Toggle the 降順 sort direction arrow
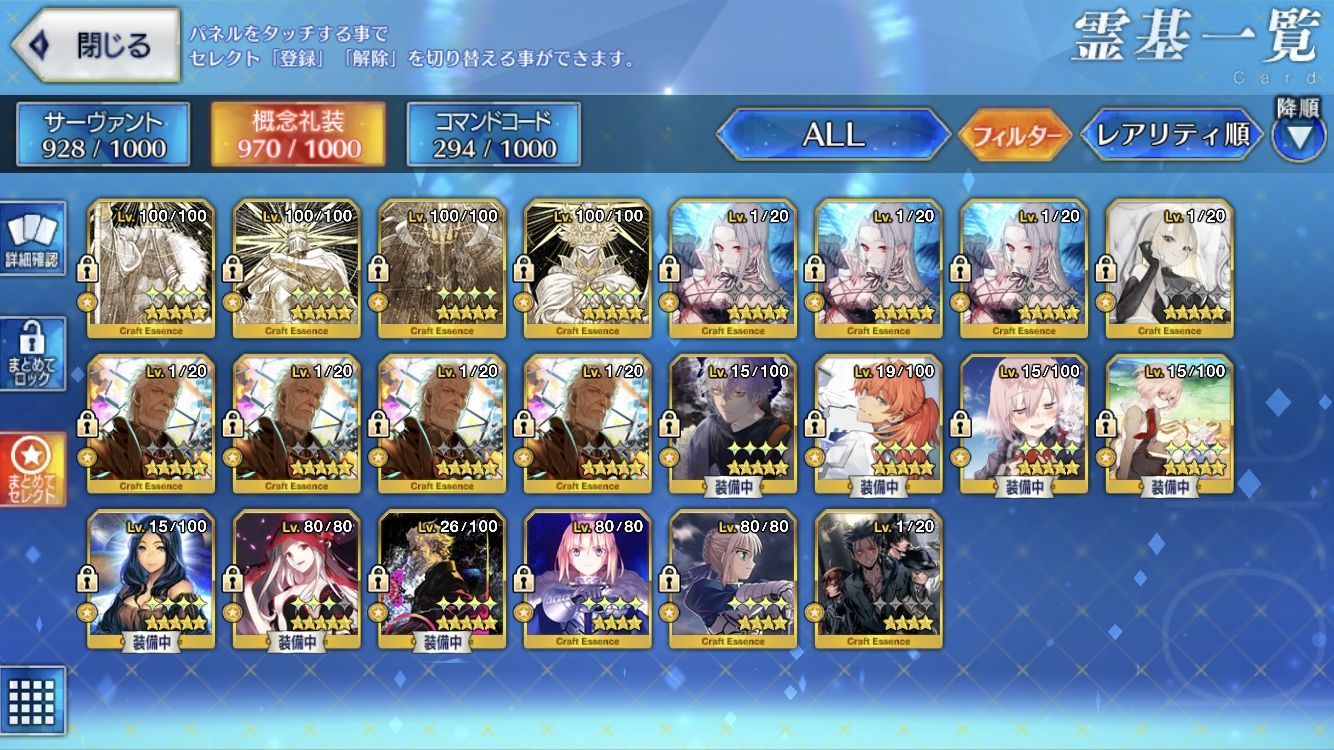The image size is (1334, 750). click(x=1298, y=135)
